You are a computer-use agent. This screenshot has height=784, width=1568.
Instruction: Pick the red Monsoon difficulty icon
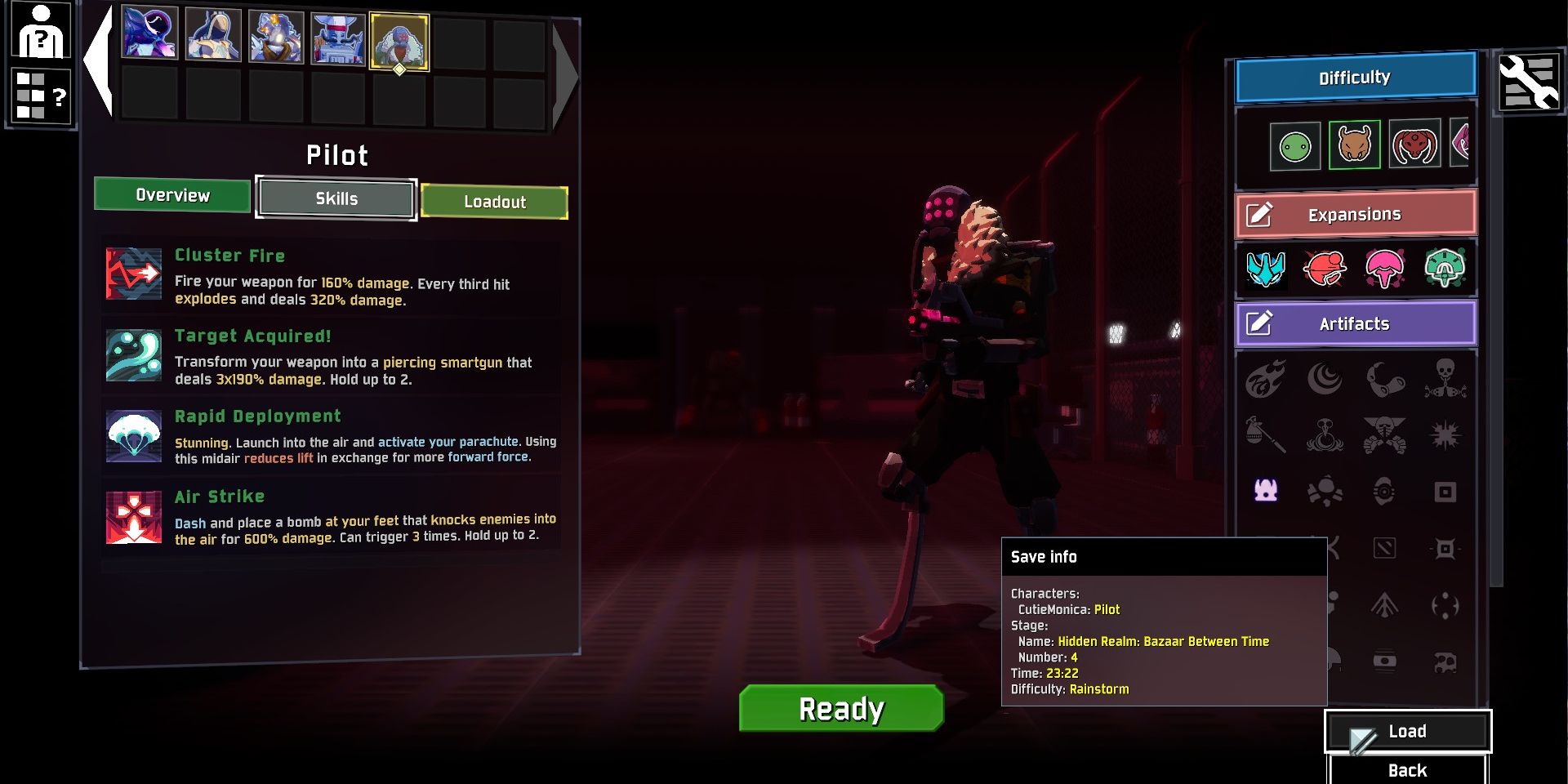[1414, 145]
